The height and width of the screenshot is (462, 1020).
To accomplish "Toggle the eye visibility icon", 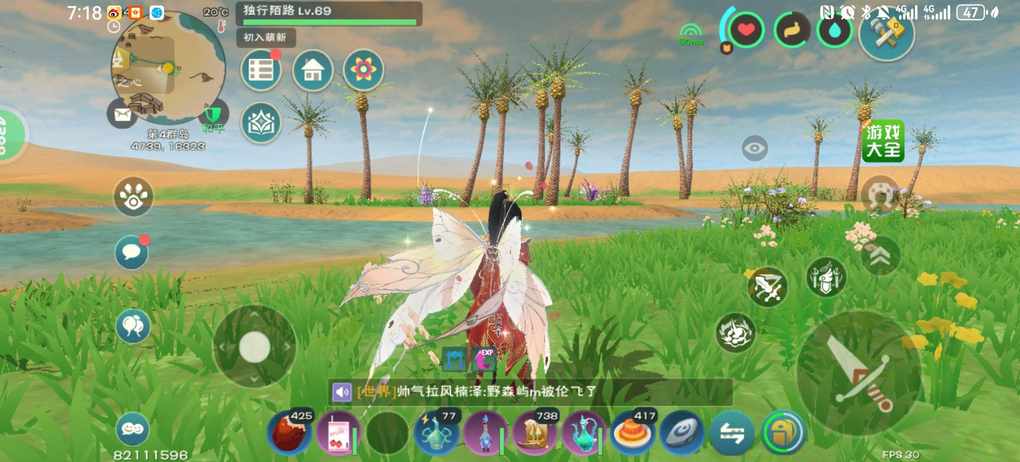I will (755, 149).
